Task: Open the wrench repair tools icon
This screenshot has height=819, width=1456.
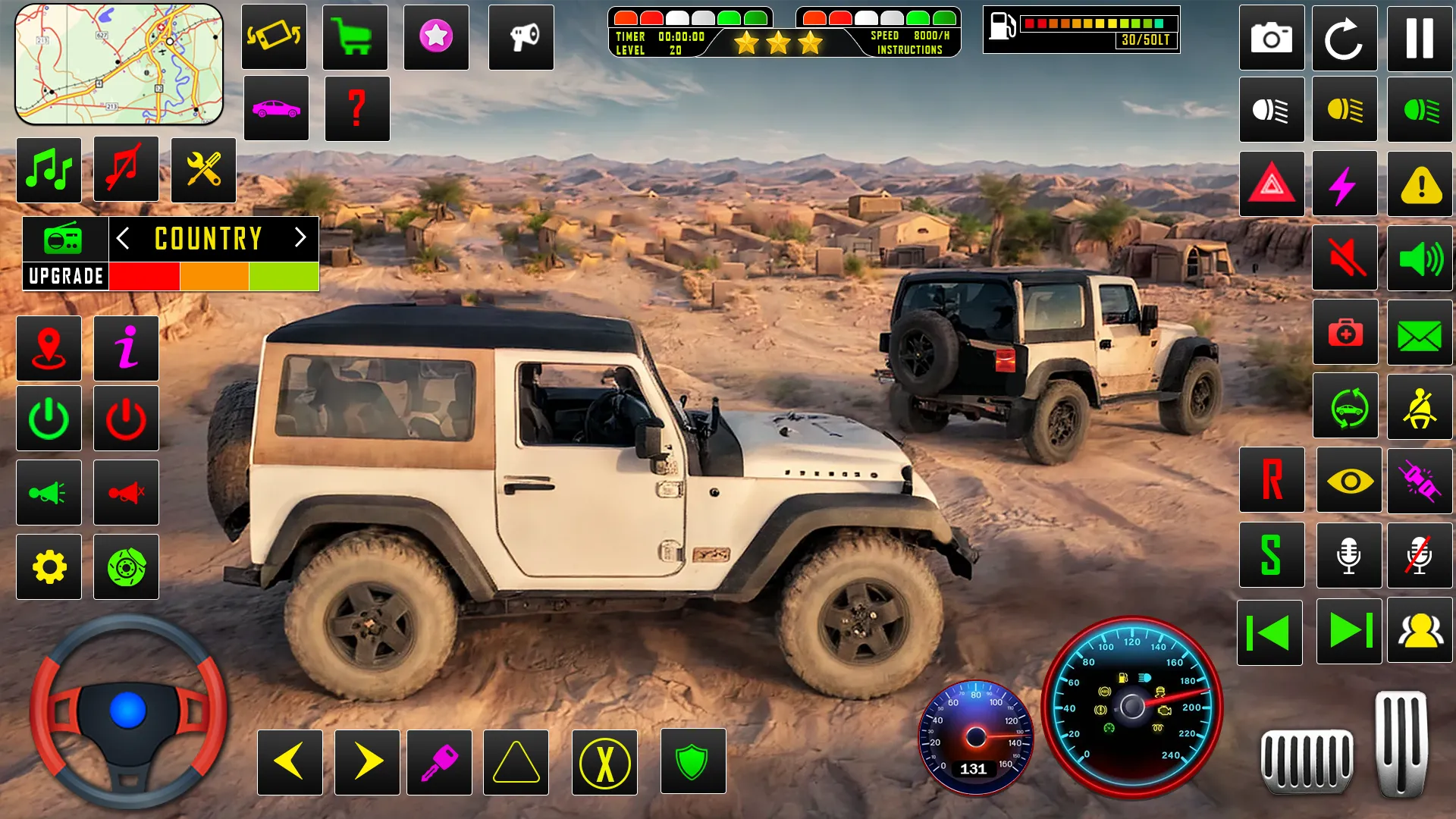Action: point(203,170)
